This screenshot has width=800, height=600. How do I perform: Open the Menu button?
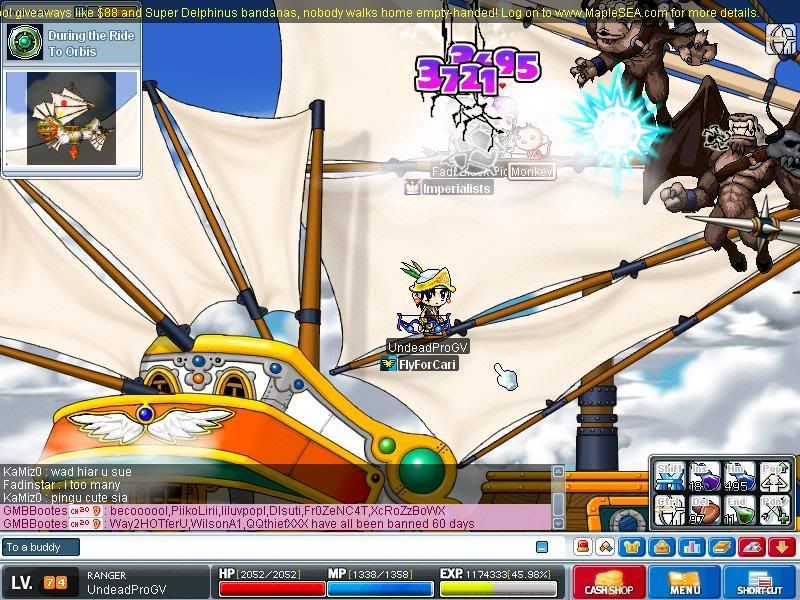tap(685, 583)
